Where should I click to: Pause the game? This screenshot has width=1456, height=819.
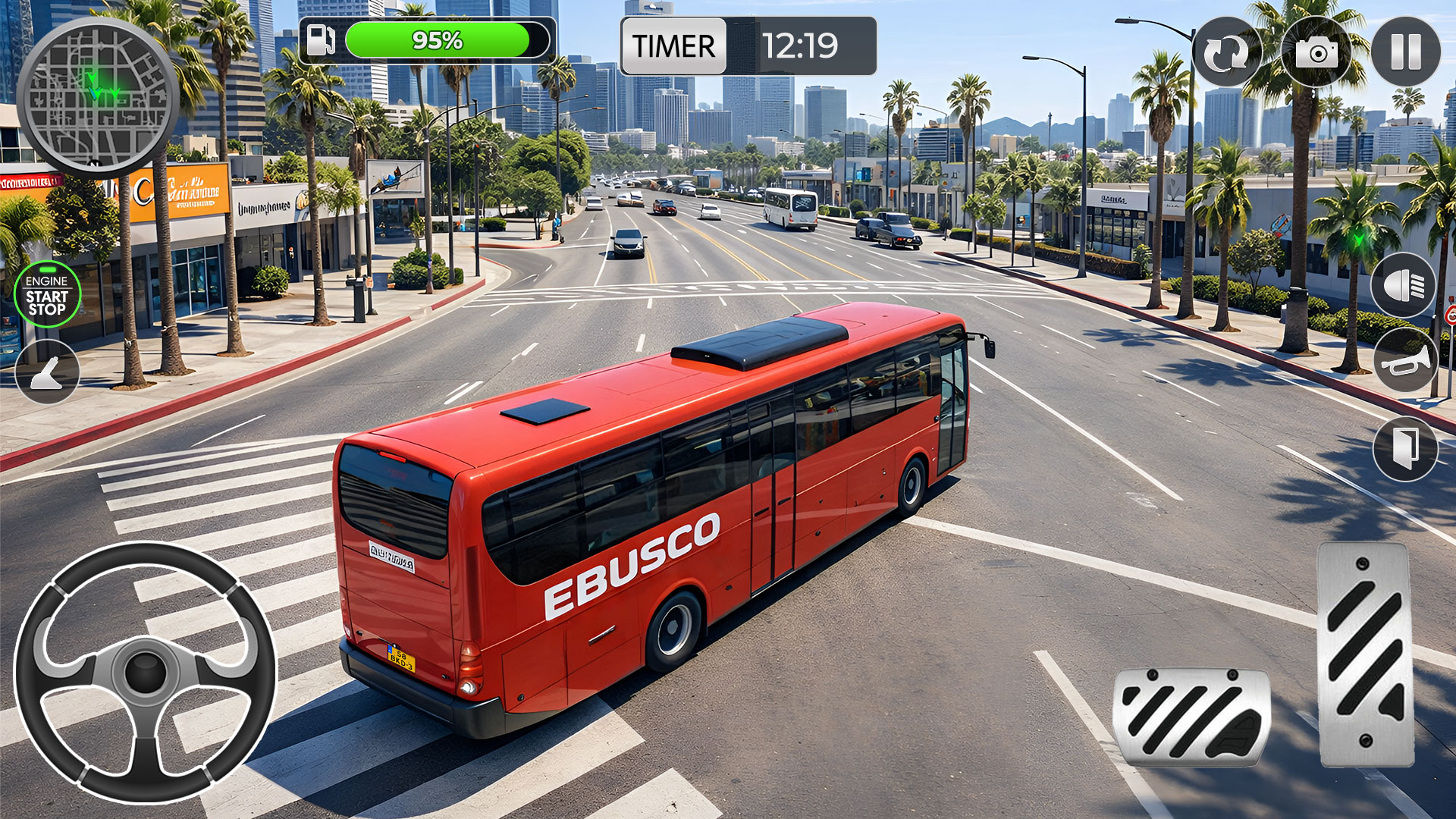[x=1405, y=52]
